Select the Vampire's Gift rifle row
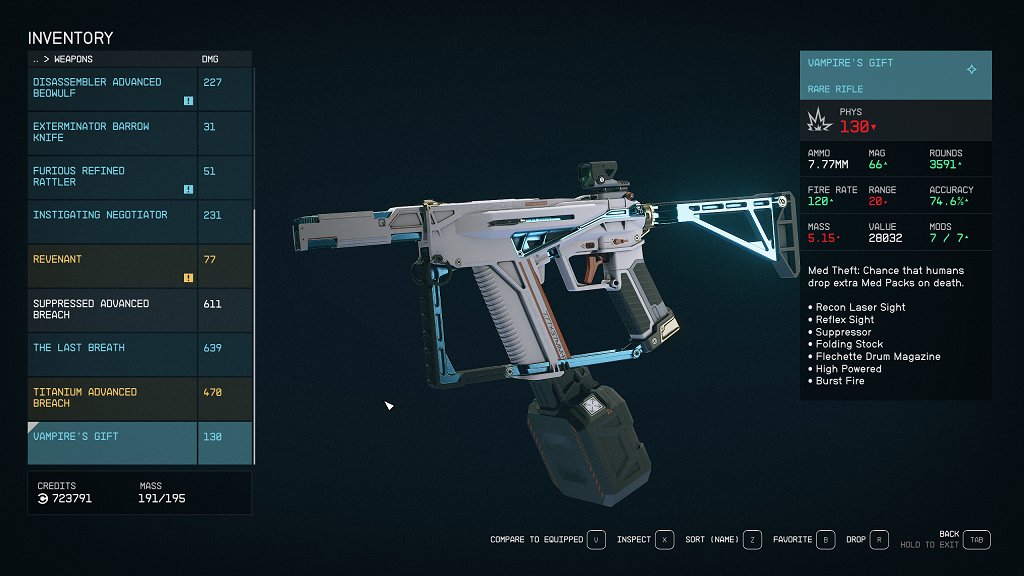This screenshot has height=576, width=1024. click(113, 442)
